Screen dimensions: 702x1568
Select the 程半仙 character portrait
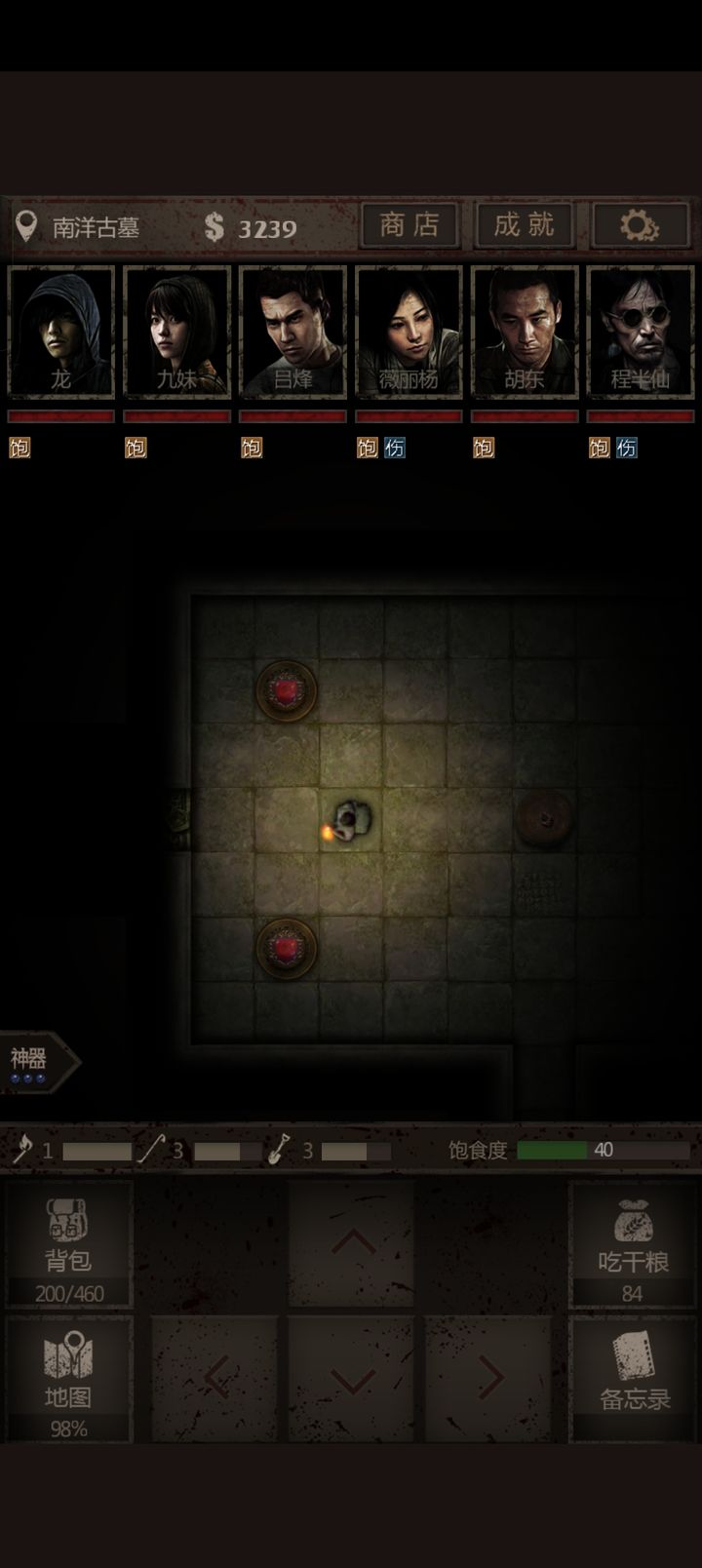coord(641,333)
